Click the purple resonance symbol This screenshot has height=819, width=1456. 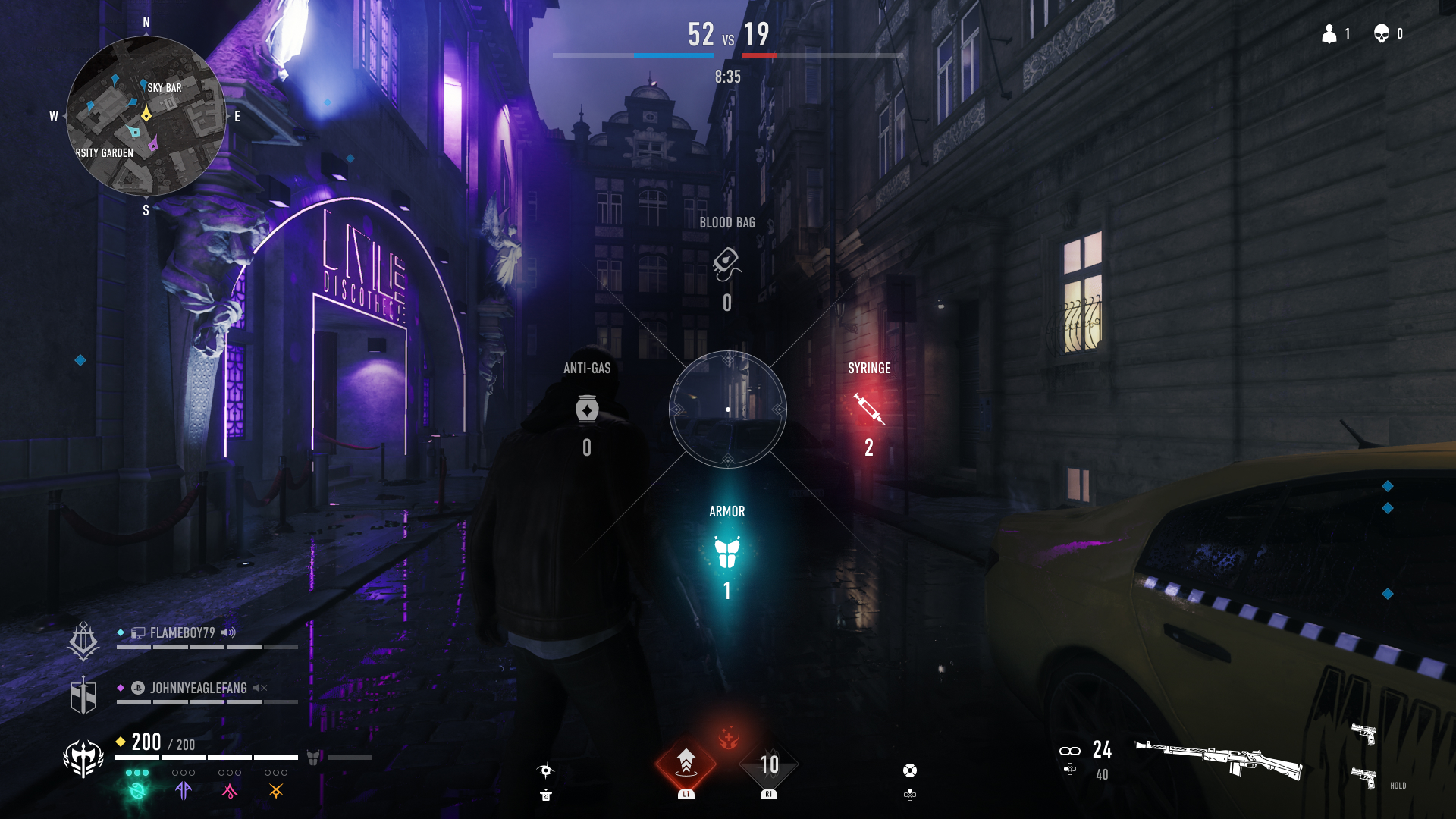pos(184,791)
